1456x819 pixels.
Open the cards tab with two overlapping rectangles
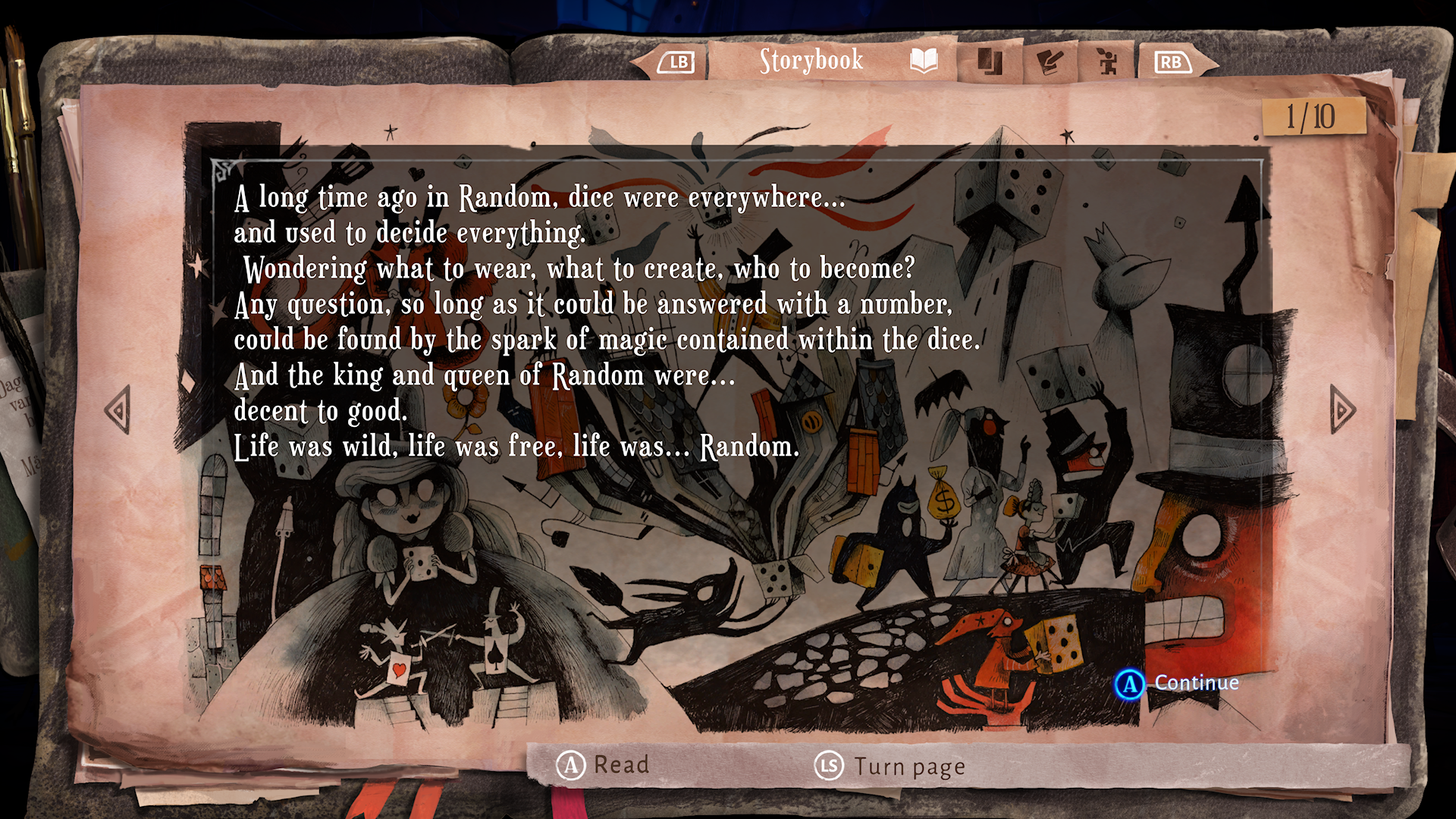(989, 61)
